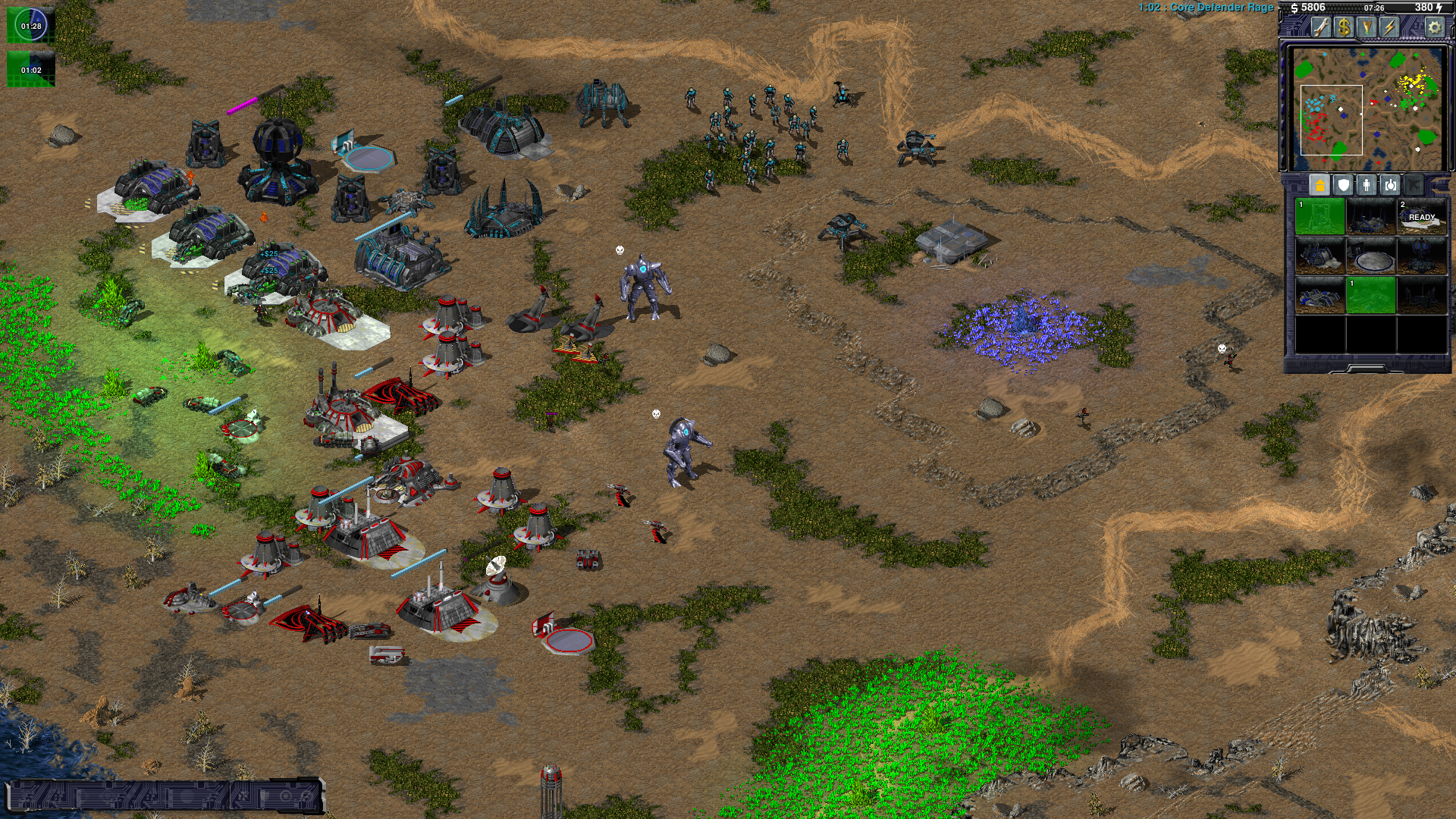
Task: Switch to the vehicles production tab
Action: [x=1390, y=185]
